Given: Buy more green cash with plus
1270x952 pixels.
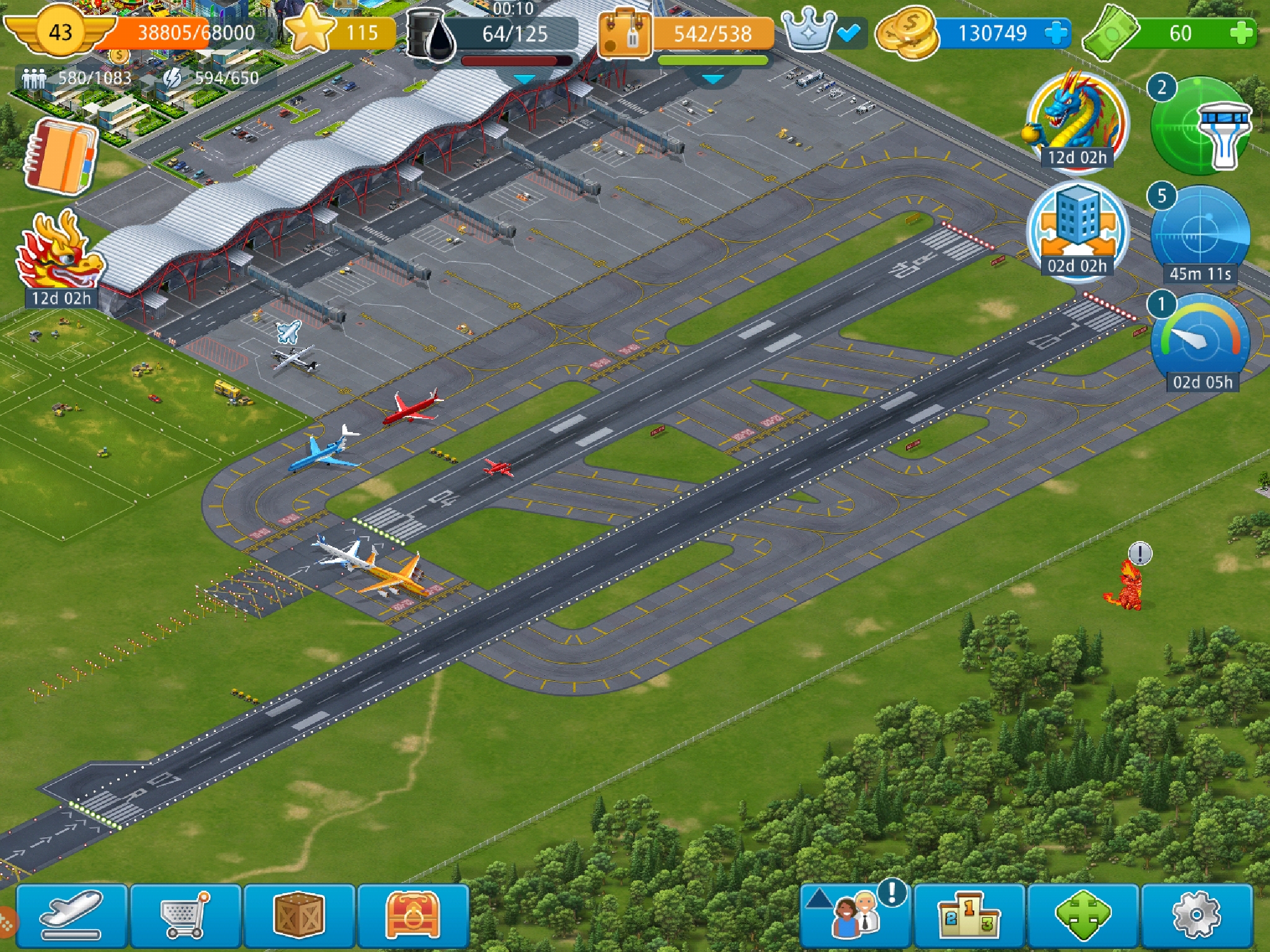Looking at the screenshot, I should pos(1241,33).
